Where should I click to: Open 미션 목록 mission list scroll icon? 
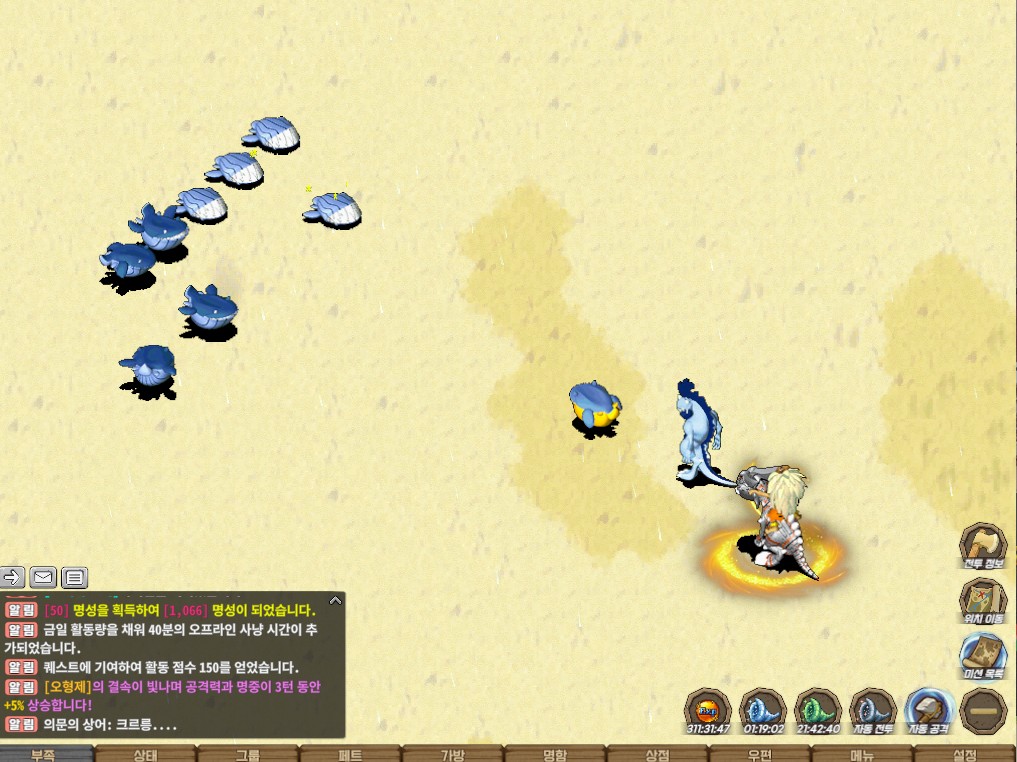[x=983, y=657]
